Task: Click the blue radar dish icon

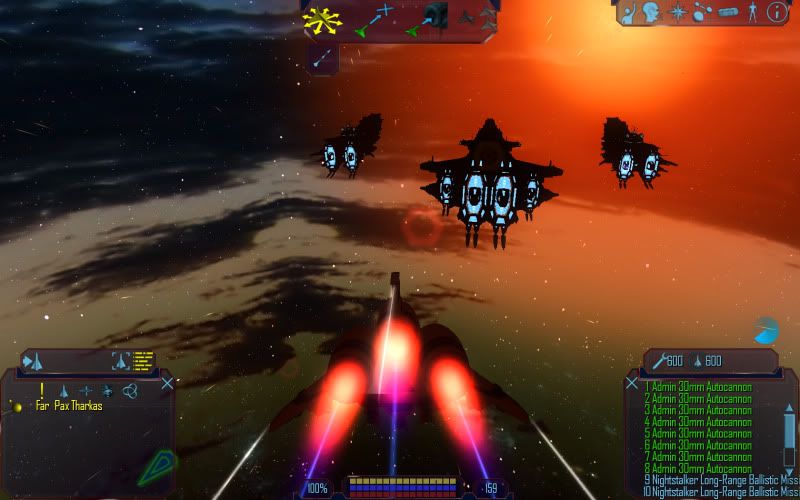Action: [x=766, y=330]
